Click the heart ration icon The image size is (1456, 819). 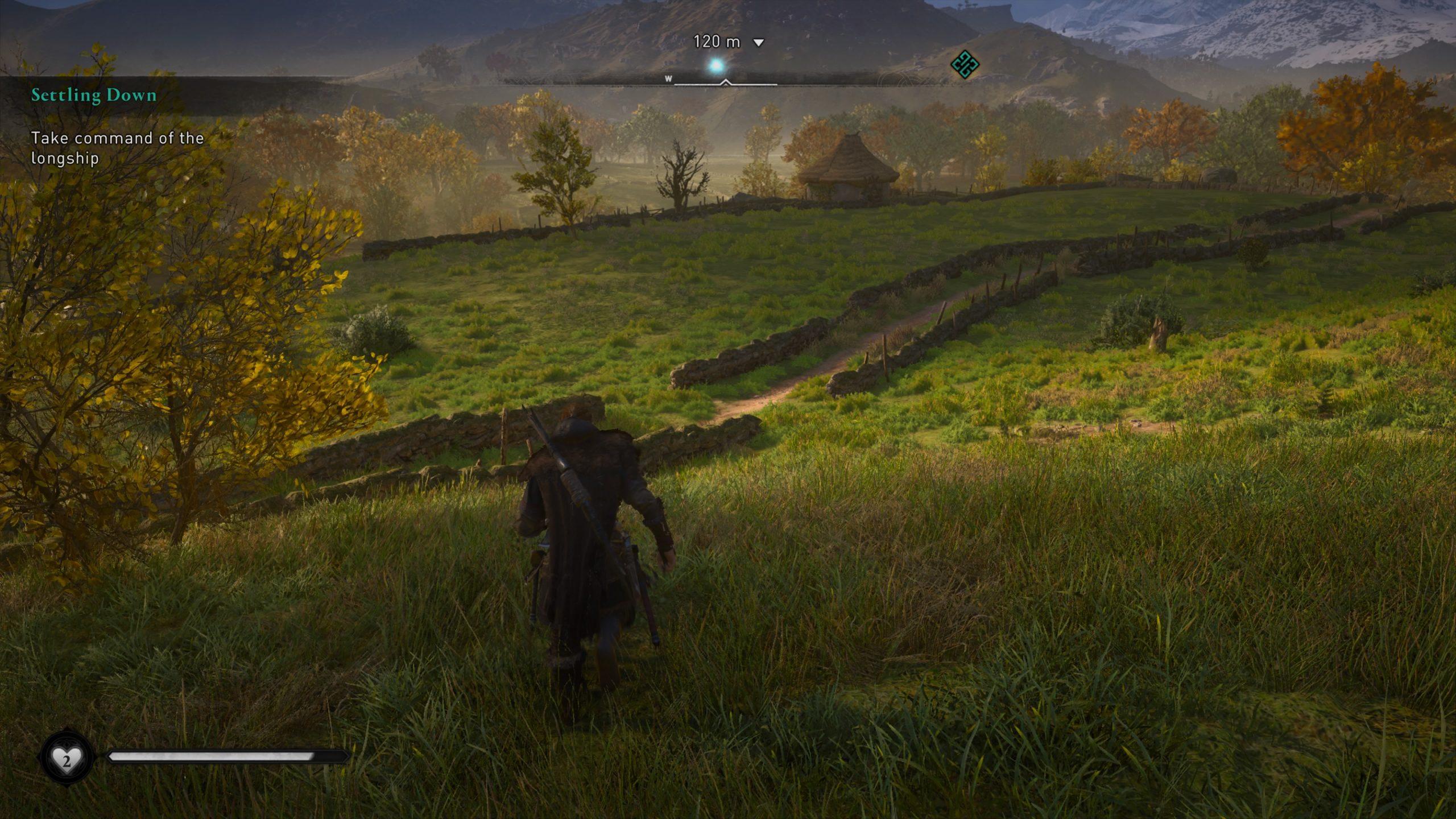66,758
